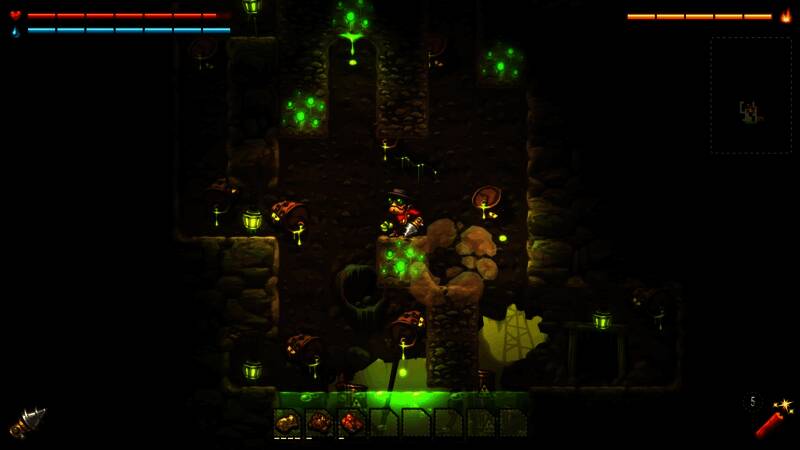Select the bright red ore inventory slot
This screenshot has height=450, width=800.
[351, 422]
